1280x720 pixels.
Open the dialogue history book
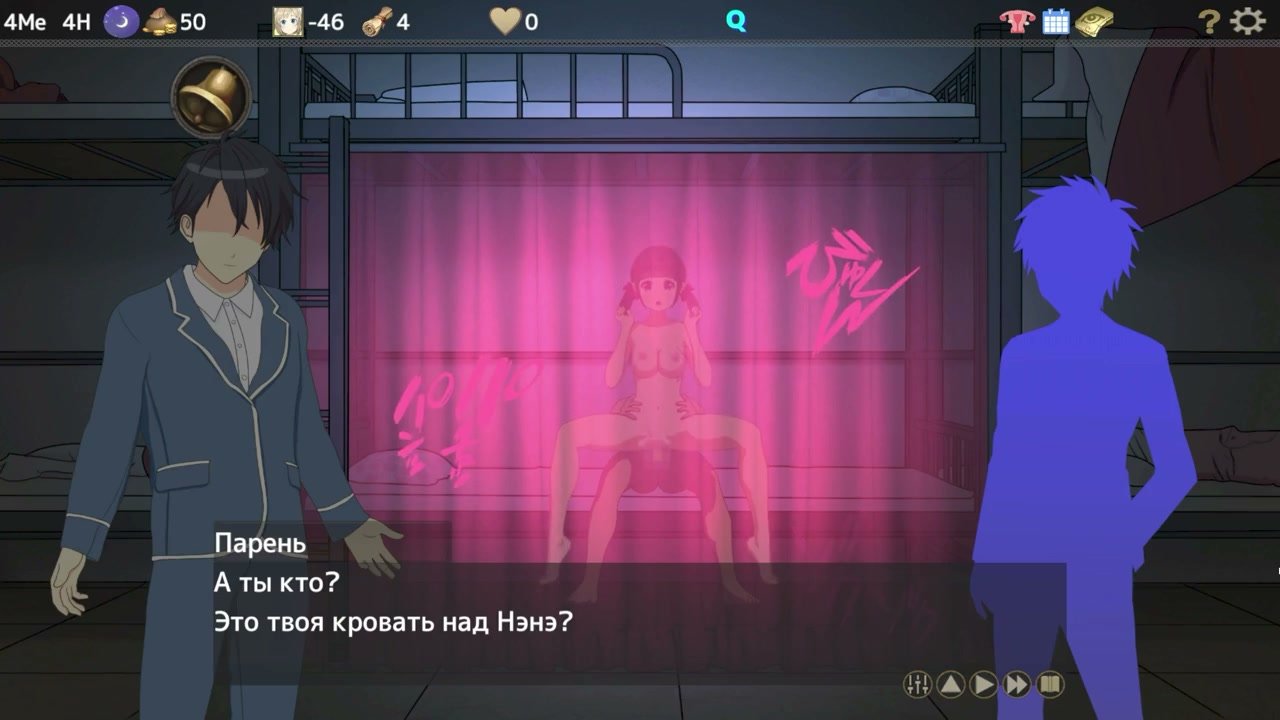coord(1050,684)
